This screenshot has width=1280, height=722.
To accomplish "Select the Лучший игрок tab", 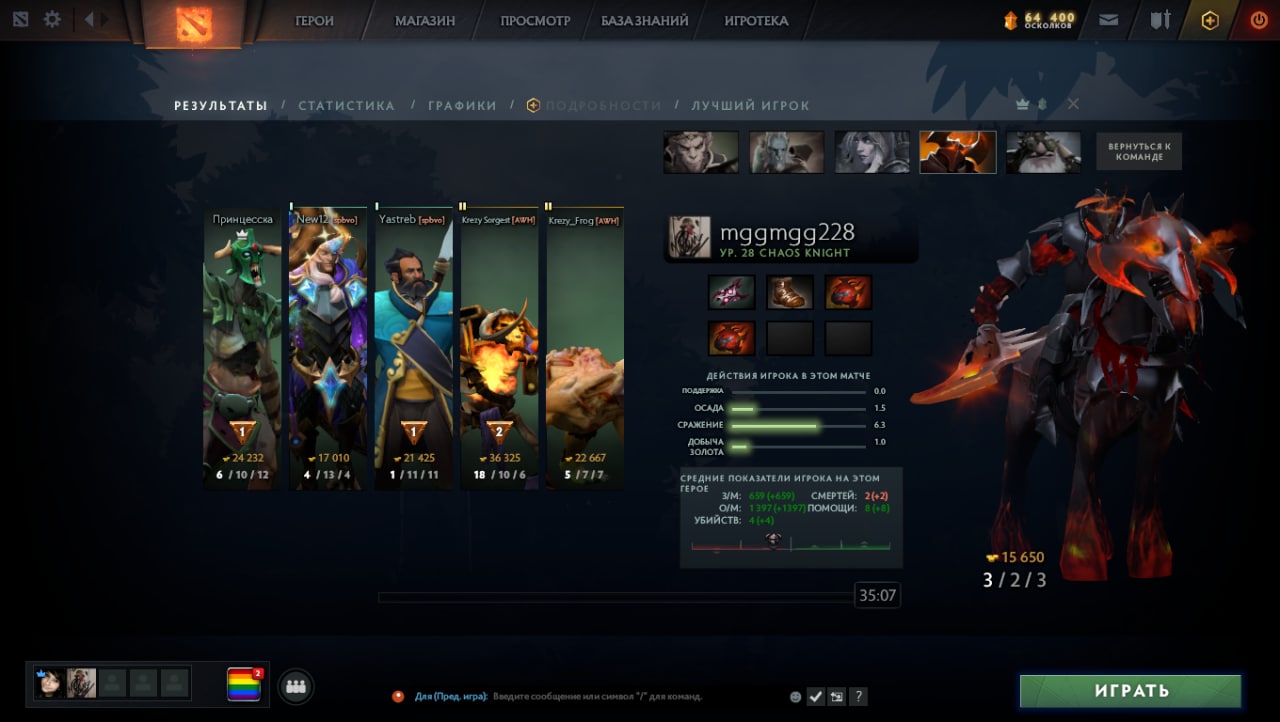I will pyautogui.click(x=750, y=106).
